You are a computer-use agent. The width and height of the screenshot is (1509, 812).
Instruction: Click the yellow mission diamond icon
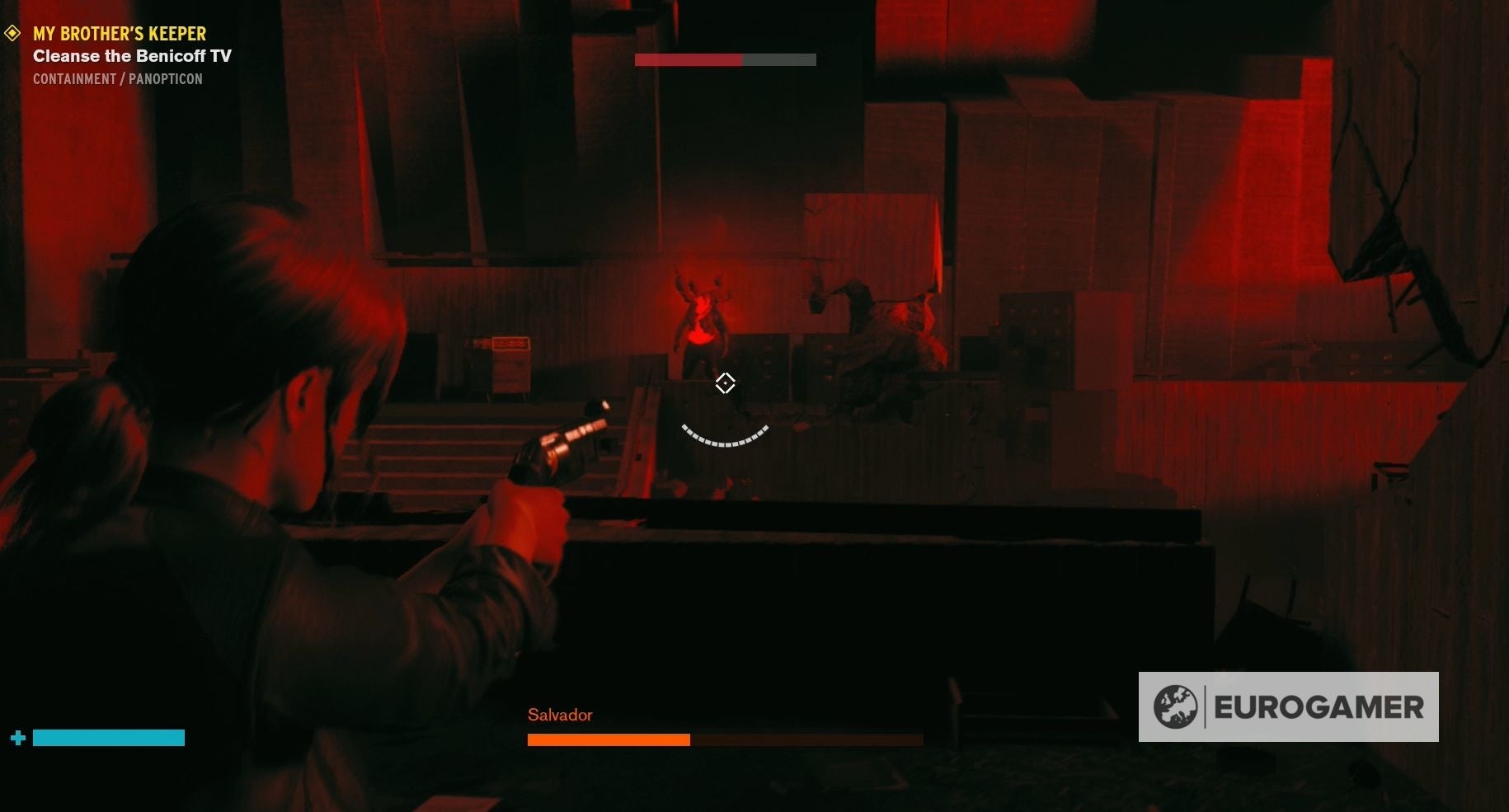[x=12, y=34]
